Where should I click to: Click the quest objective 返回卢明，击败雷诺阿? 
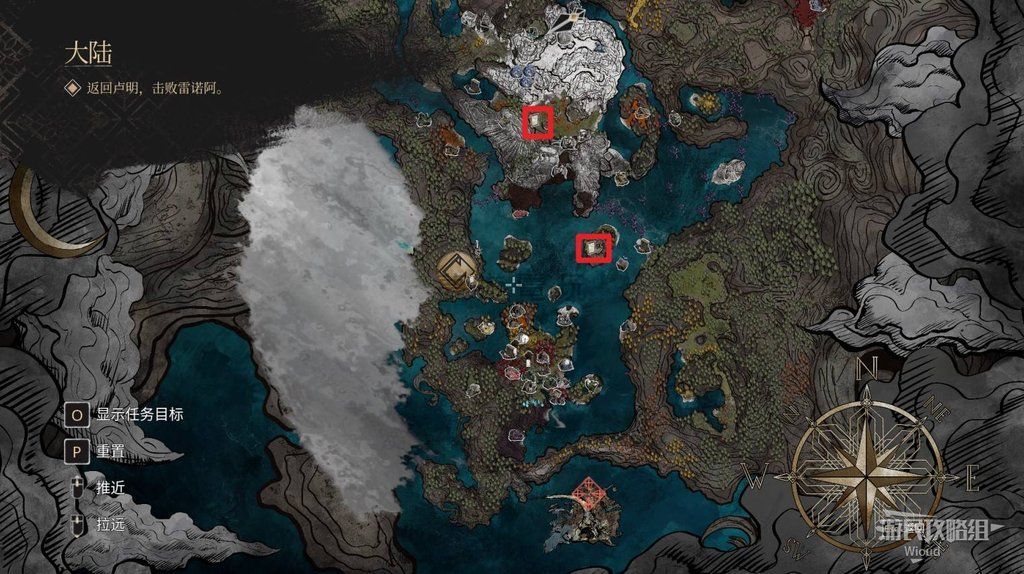155,88
